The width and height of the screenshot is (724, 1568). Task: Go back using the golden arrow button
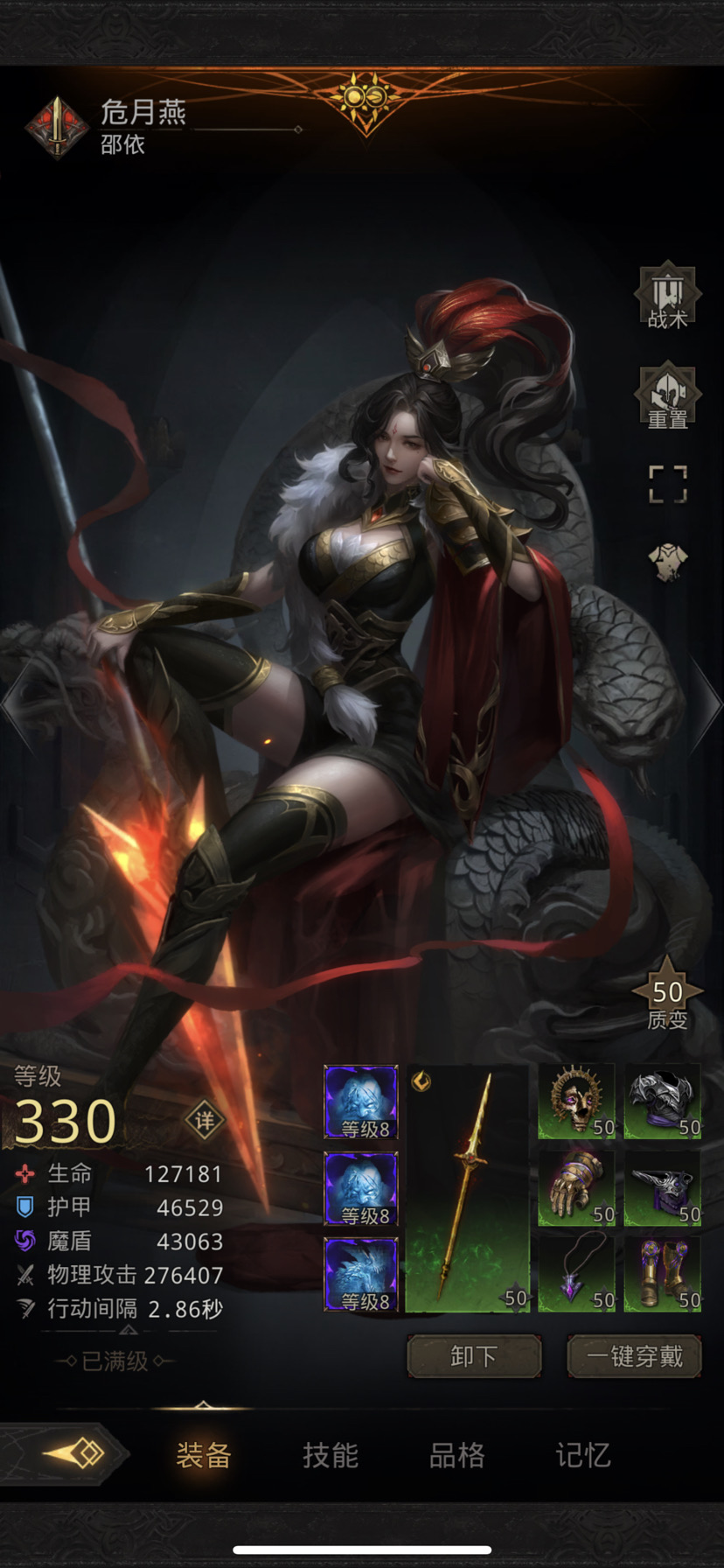(x=74, y=1453)
